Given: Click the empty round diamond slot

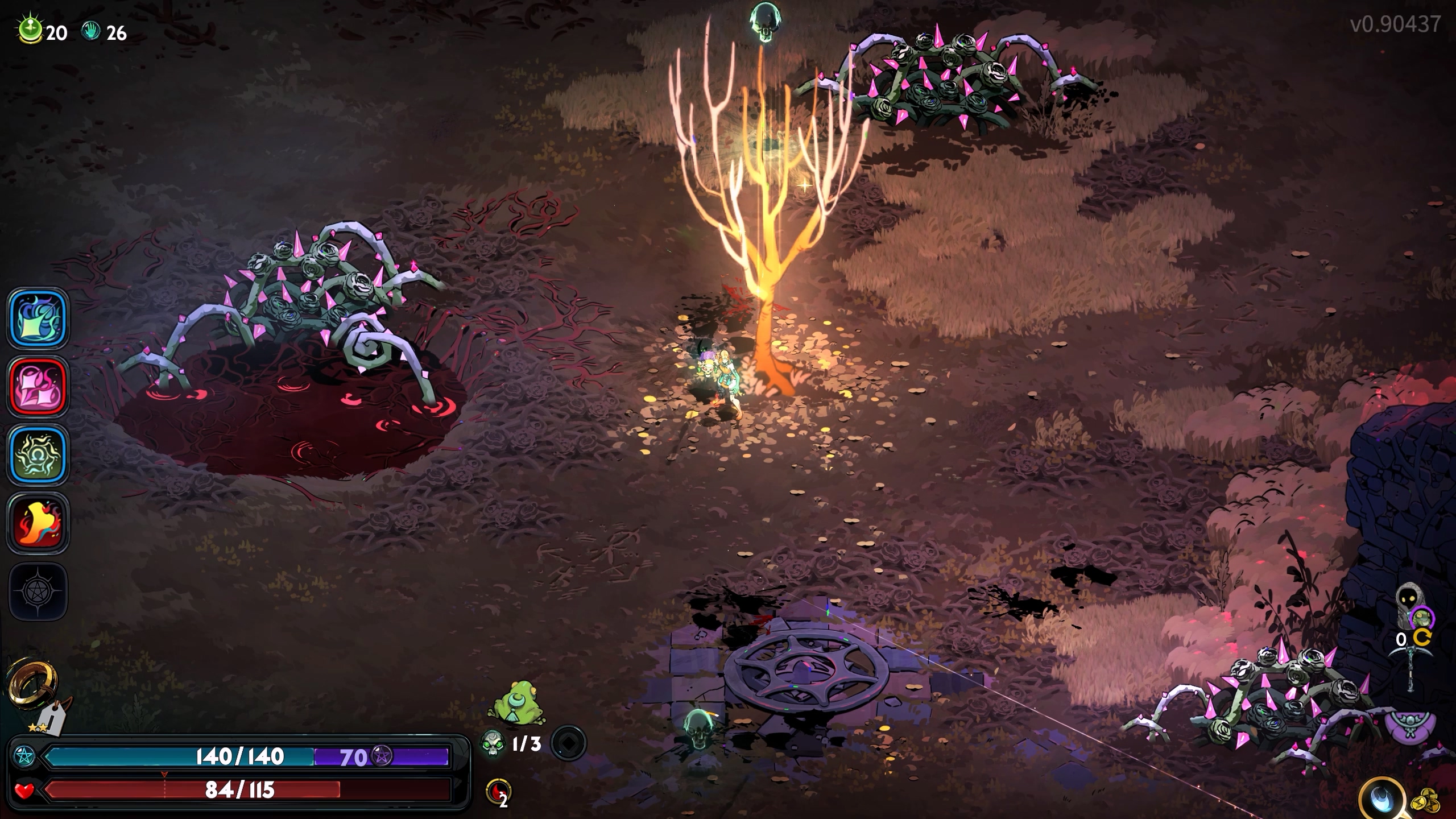Looking at the screenshot, I should (x=568, y=743).
